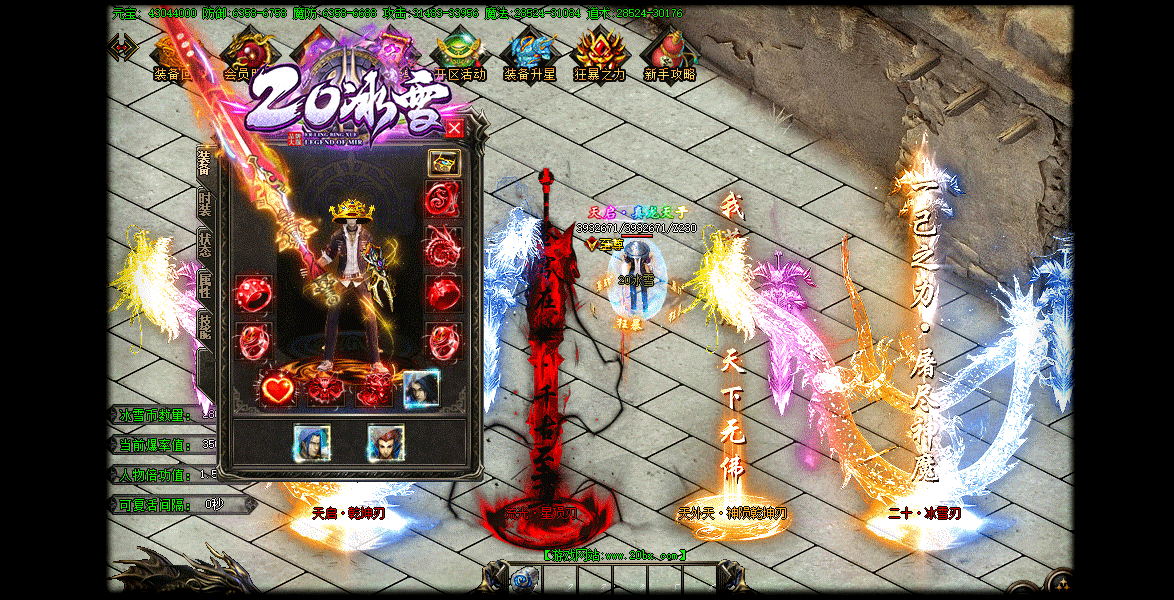This screenshot has width=1174, height=600.
Task: Show the 属性 attributes tab
Action: point(205,286)
